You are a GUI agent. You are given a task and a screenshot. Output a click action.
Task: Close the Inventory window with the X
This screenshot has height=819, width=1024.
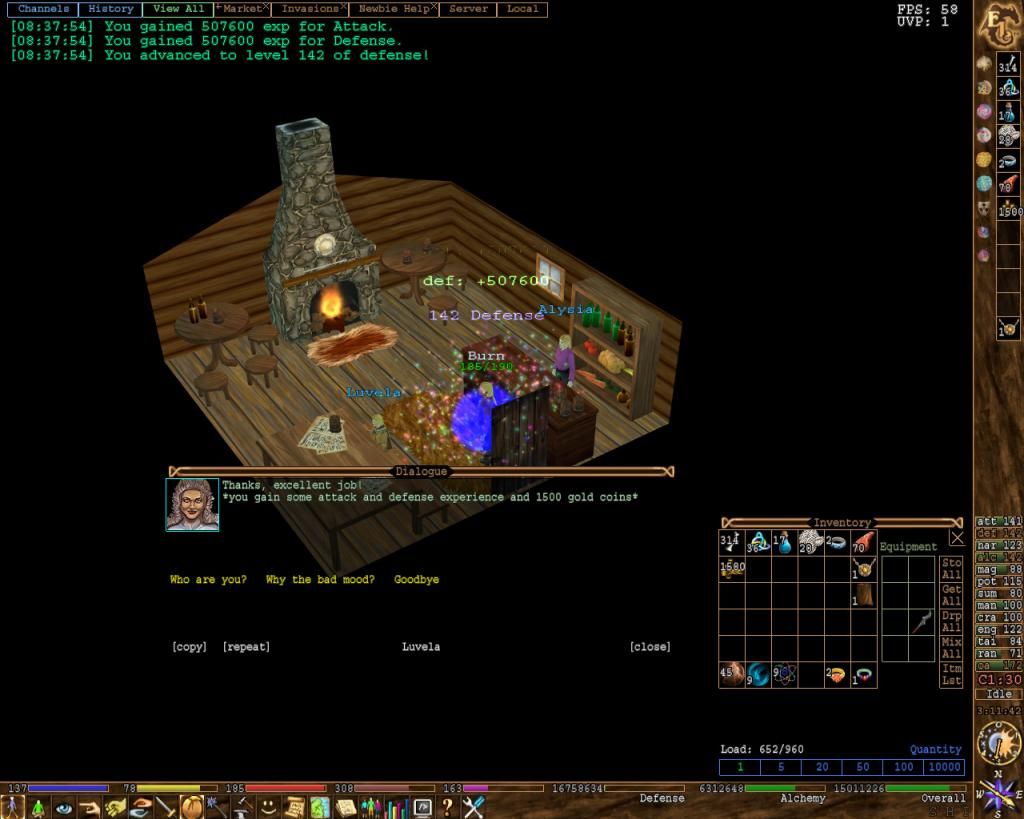pos(957,538)
